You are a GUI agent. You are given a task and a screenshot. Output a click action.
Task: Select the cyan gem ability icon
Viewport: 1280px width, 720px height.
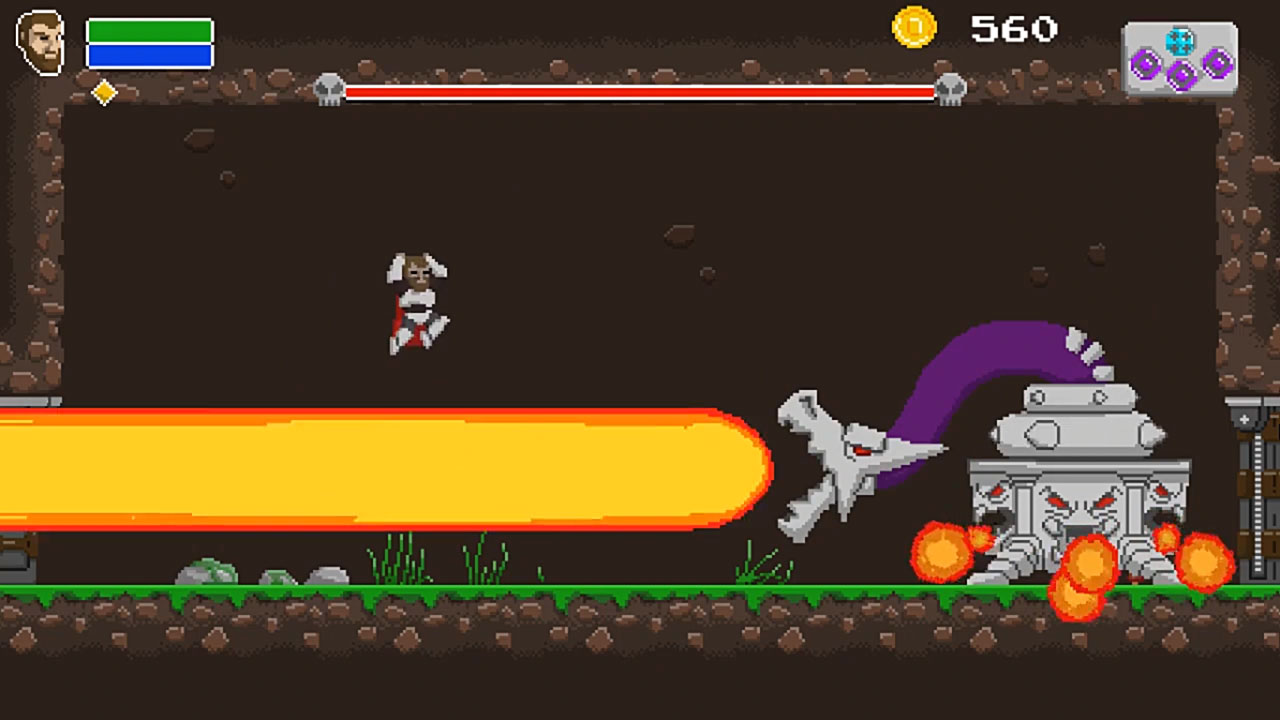tap(1180, 41)
